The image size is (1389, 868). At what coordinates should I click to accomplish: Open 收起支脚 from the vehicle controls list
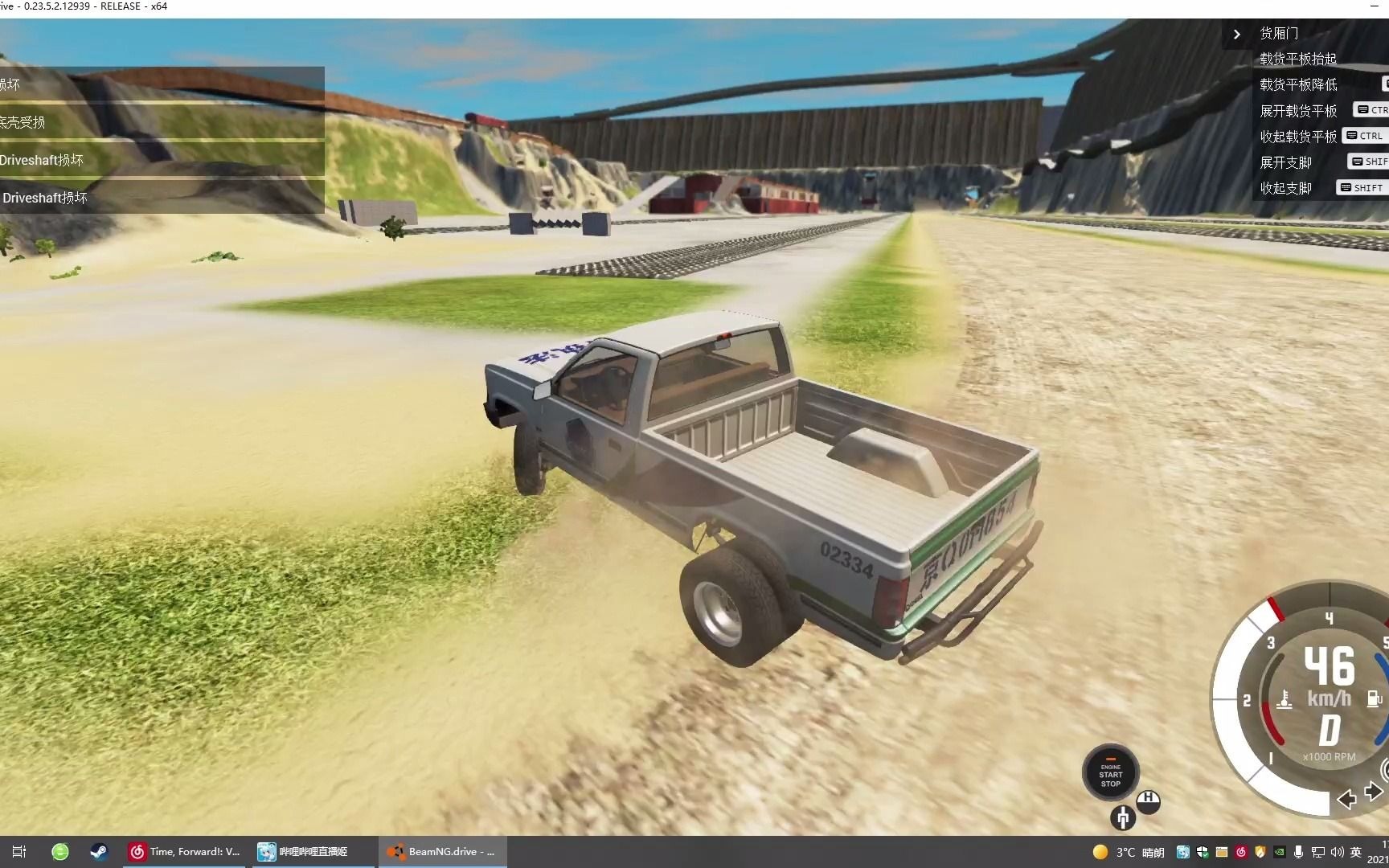tap(1286, 187)
